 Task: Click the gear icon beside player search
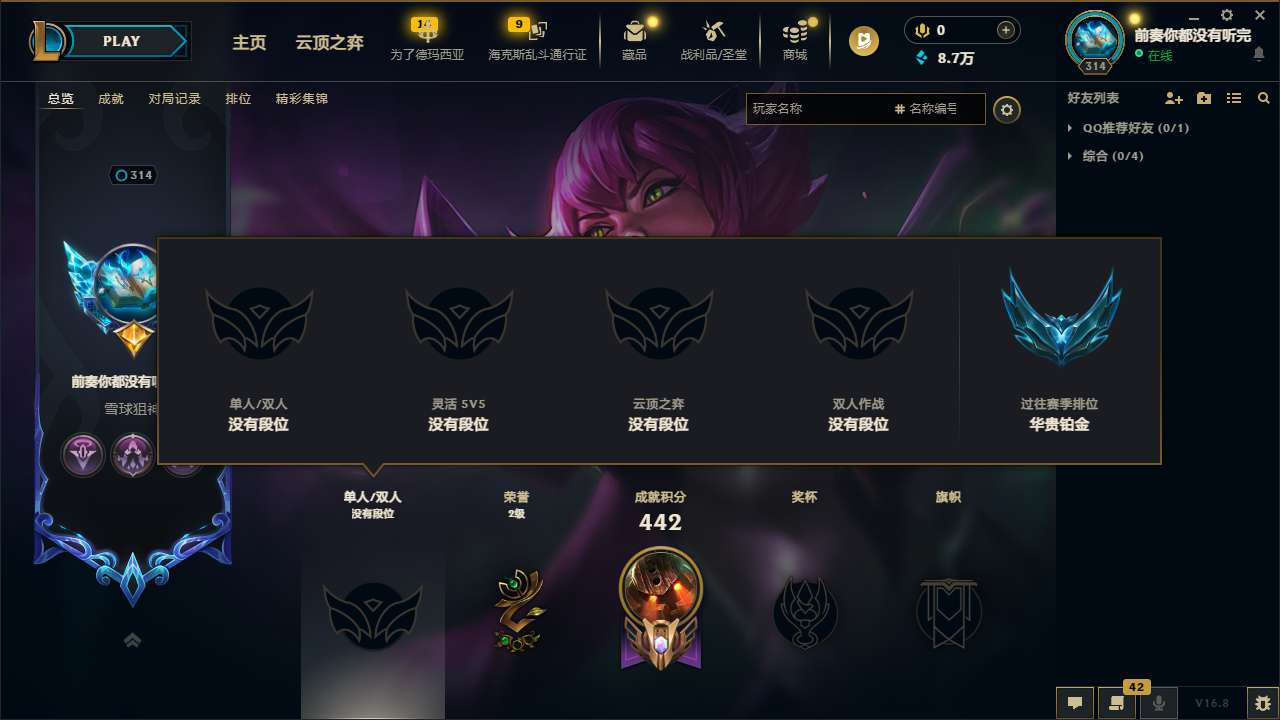1007,109
